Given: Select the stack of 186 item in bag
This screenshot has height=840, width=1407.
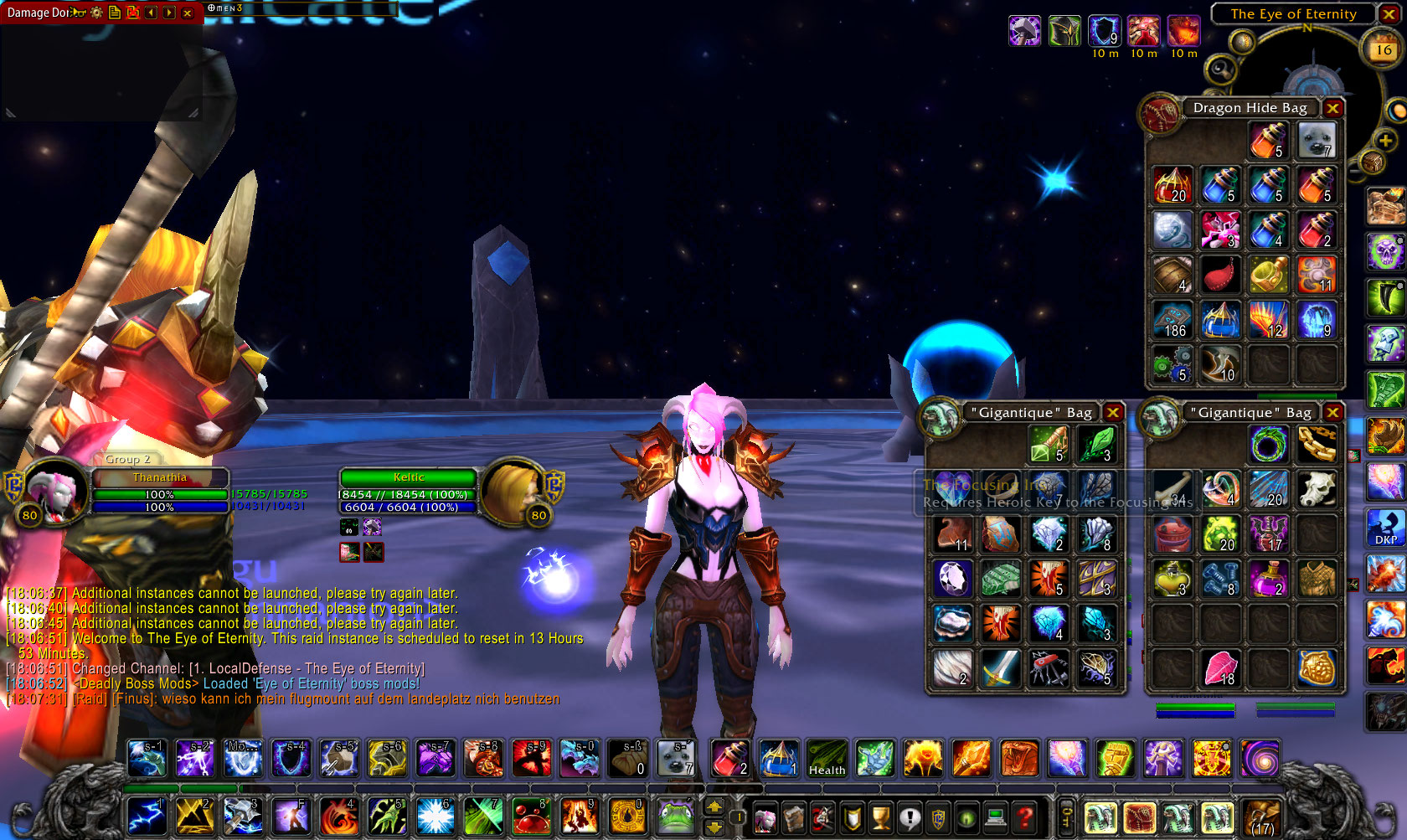Looking at the screenshot, I should point(1172,320).
